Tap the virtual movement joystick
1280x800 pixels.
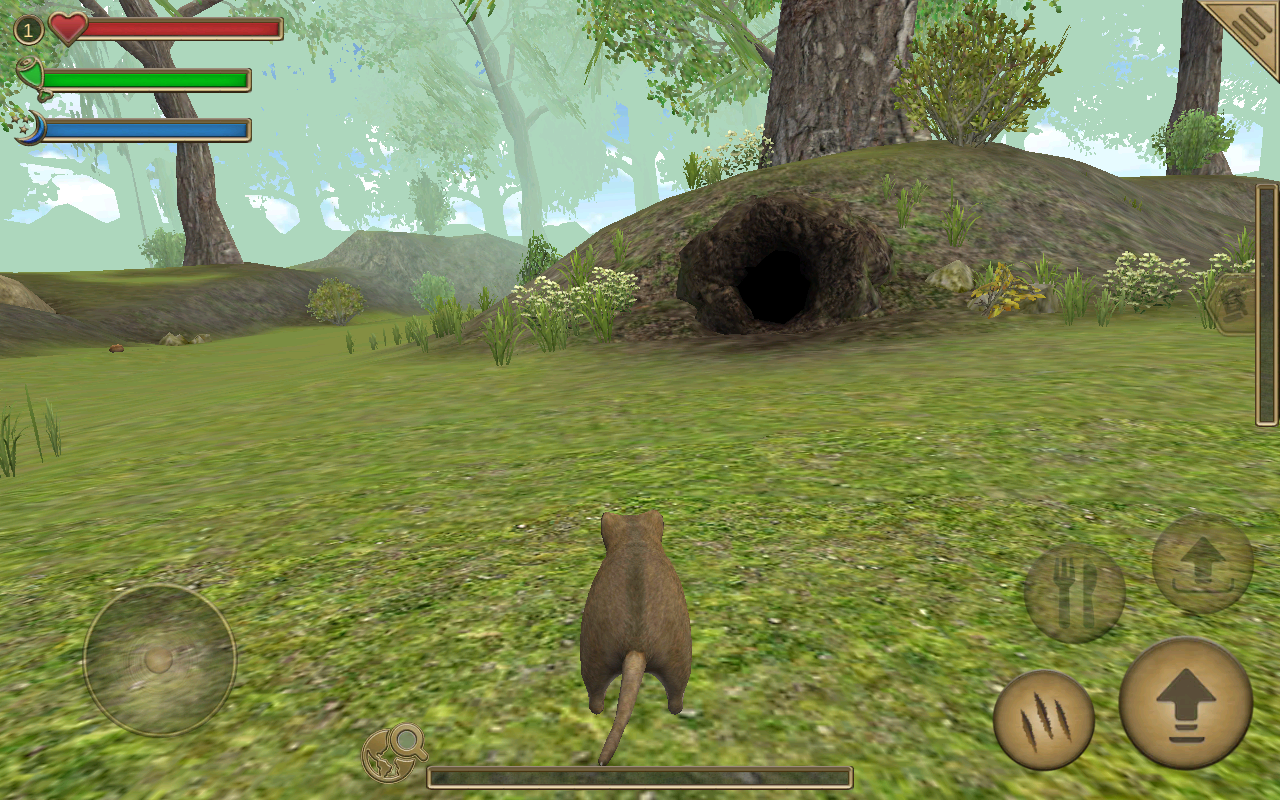click(x=159, y=660)
